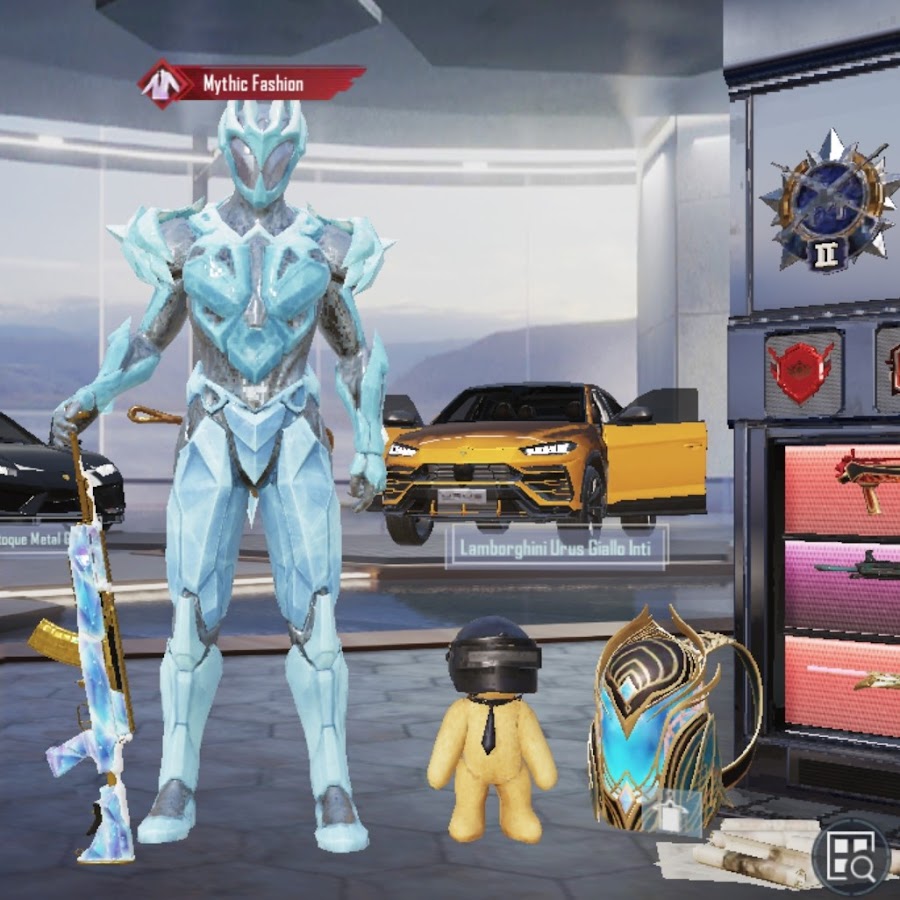Select the red winged shield badge
900x900 pixels.
click(x=802, y=371)
